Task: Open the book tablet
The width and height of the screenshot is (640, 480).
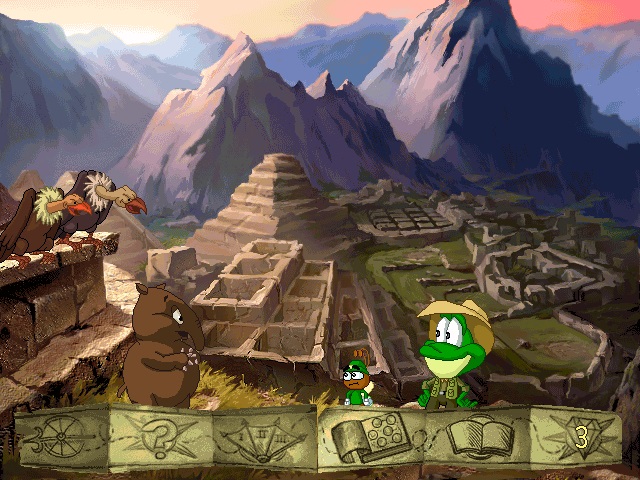Action: tap(474, 438)
